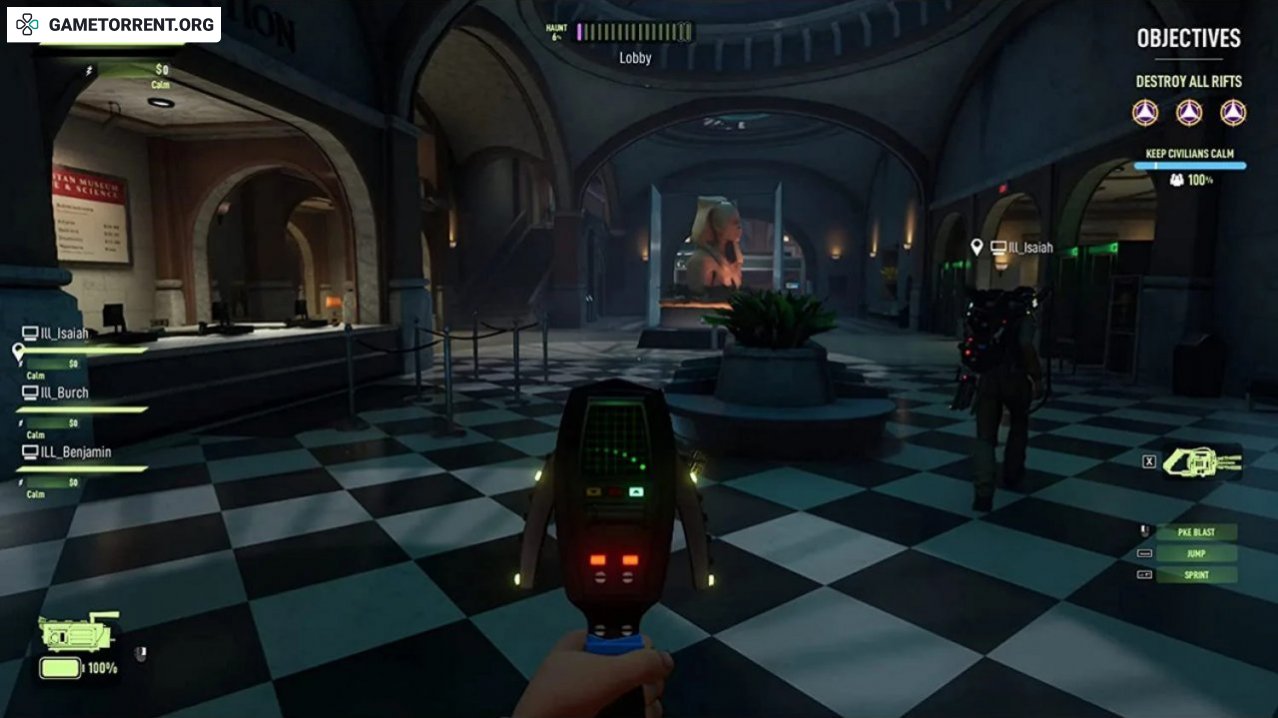This screenshot has height=718, width=1278.
Task: Click the Jump action label
Action: click(1196, 554)
